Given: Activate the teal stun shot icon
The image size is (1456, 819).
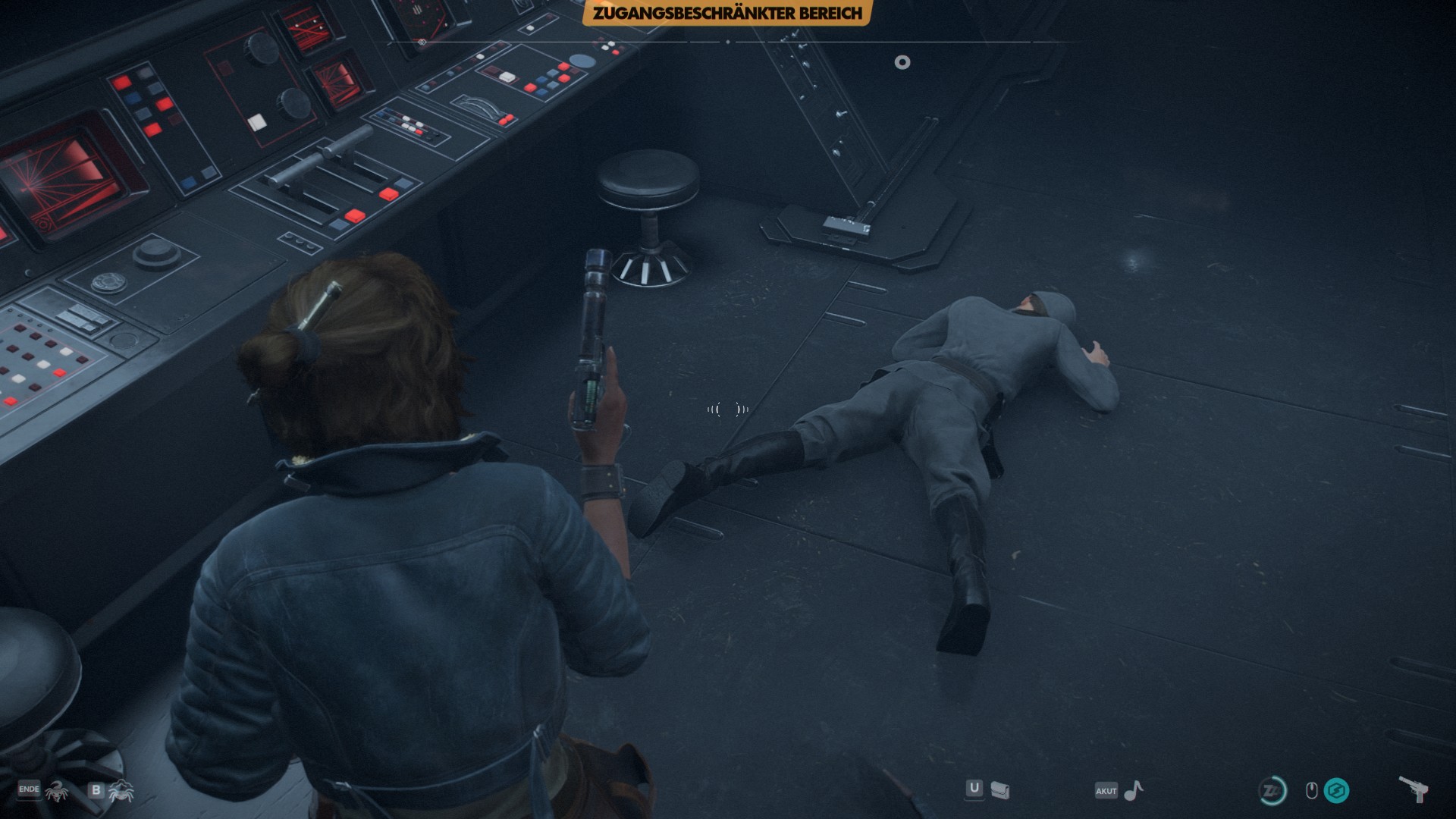Looking at the screenshot, I should point(1336,791).
